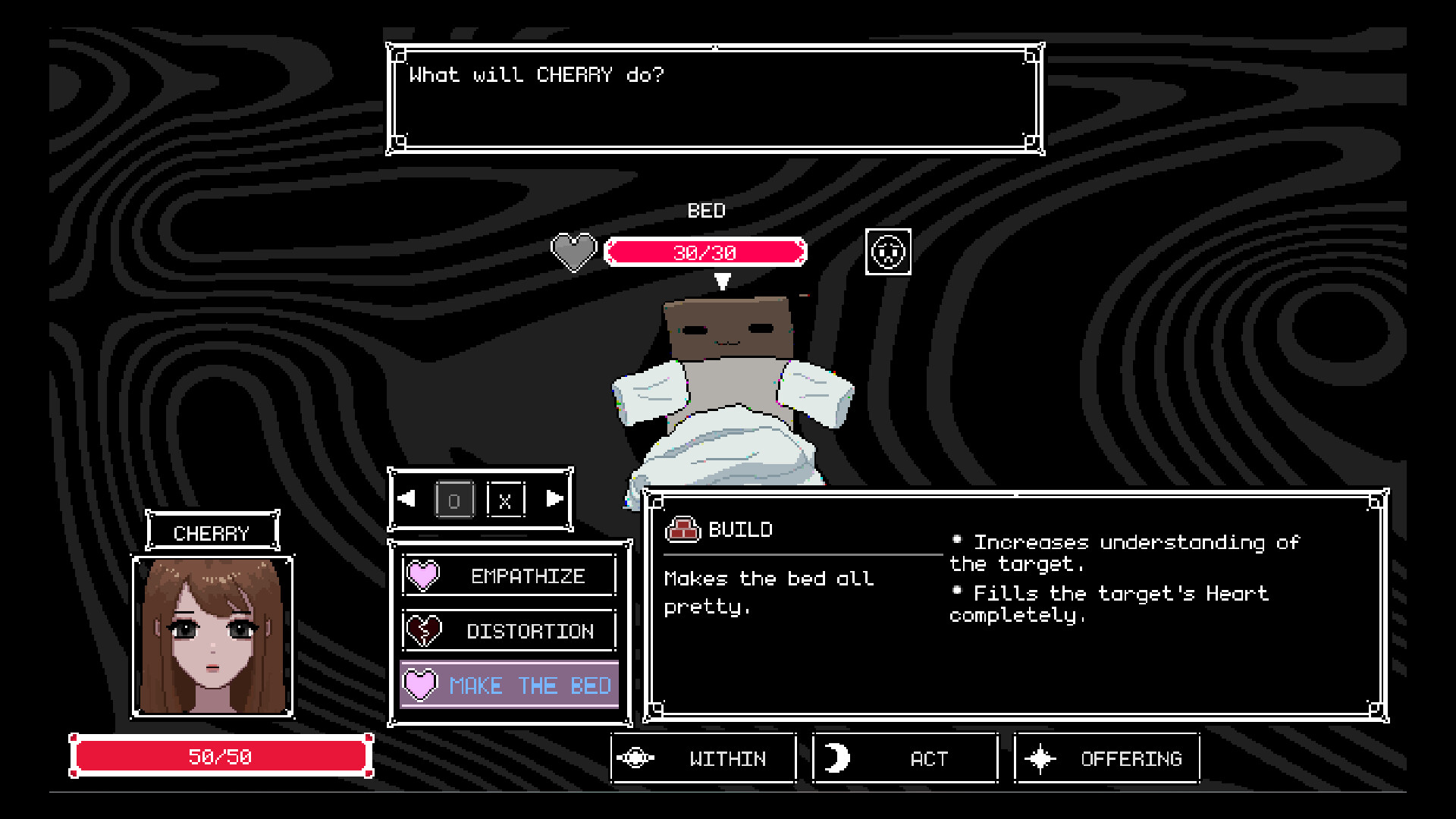Viewport: 1456px width, 819px height.
Task: Toggle the X cancel control
Action: click(x=507, y=499)
